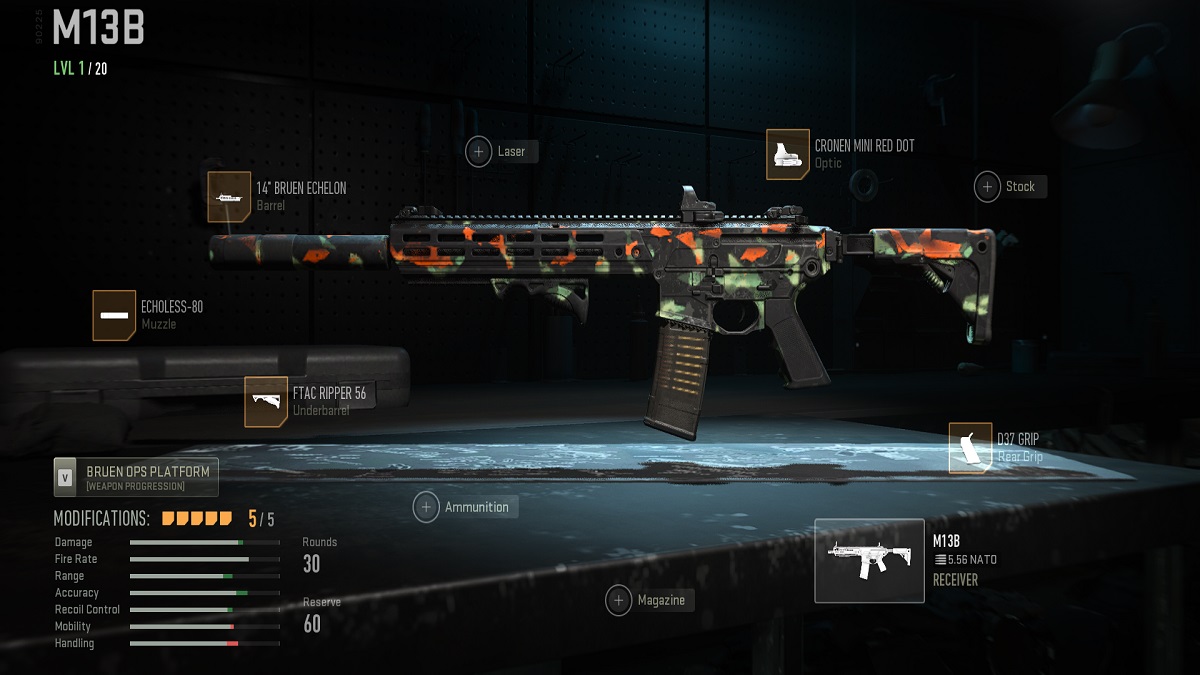
Task: Open the M13B receiver selection
Action: [869, 561]
